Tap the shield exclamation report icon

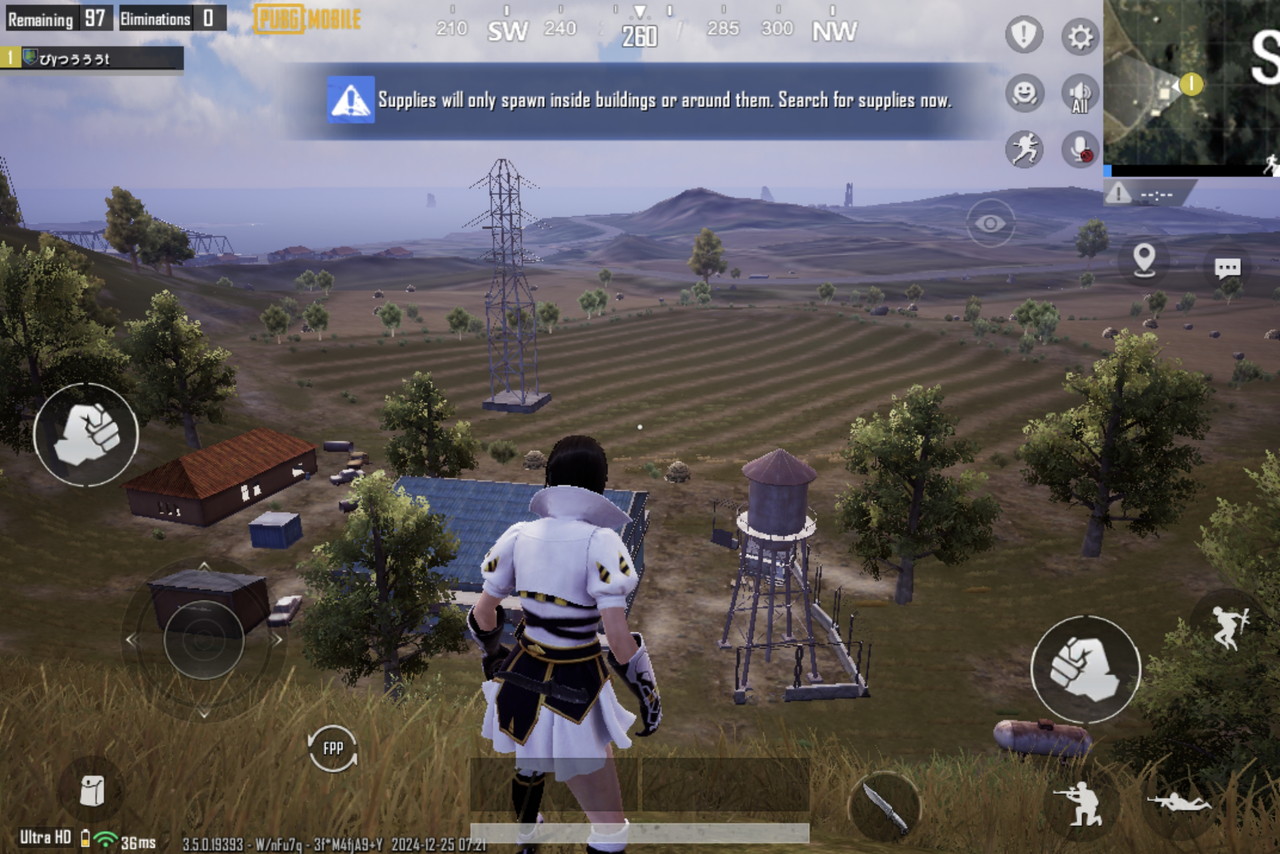point(1024,36)
